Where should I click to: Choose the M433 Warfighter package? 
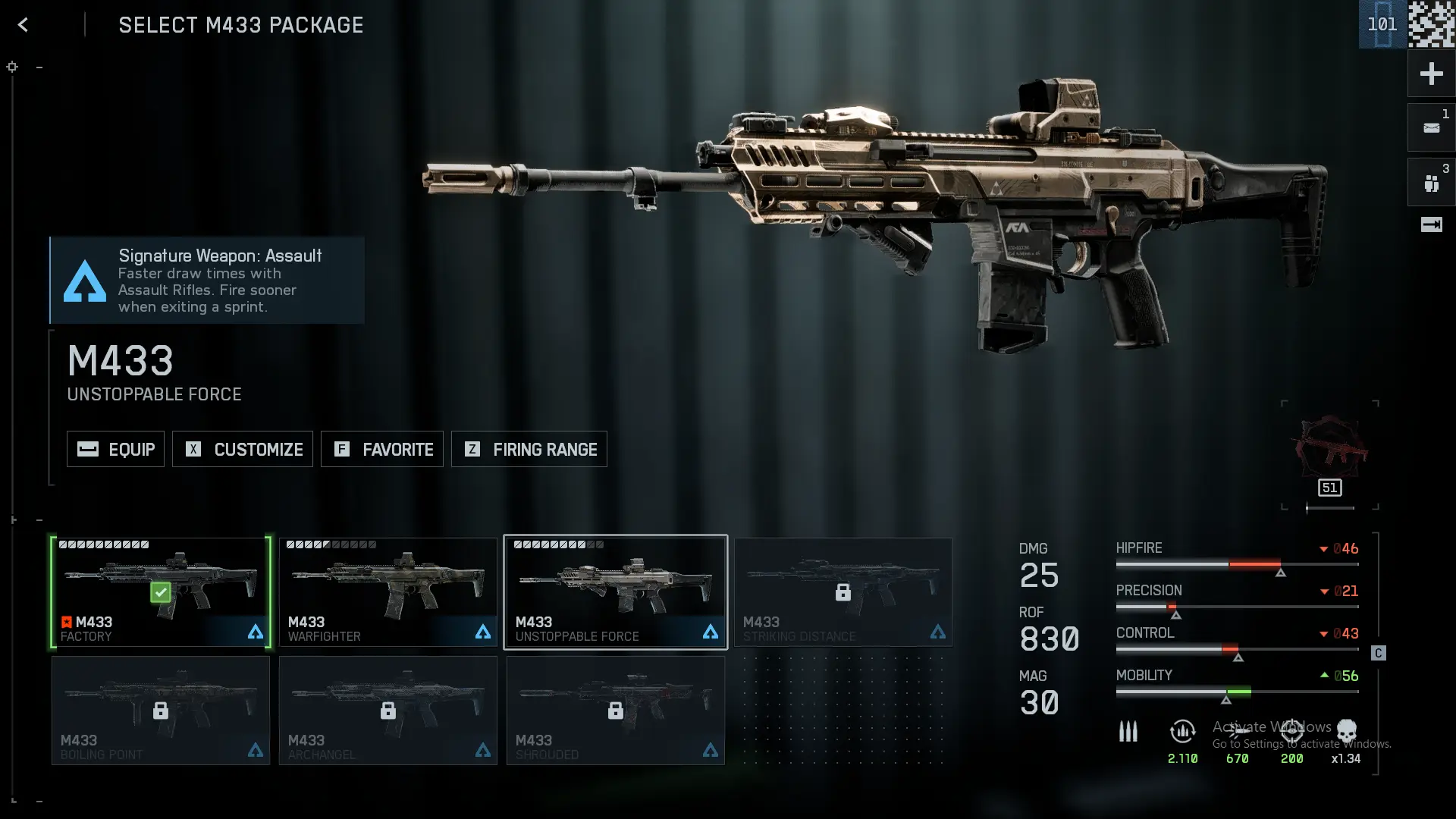(x=388, y=592)
